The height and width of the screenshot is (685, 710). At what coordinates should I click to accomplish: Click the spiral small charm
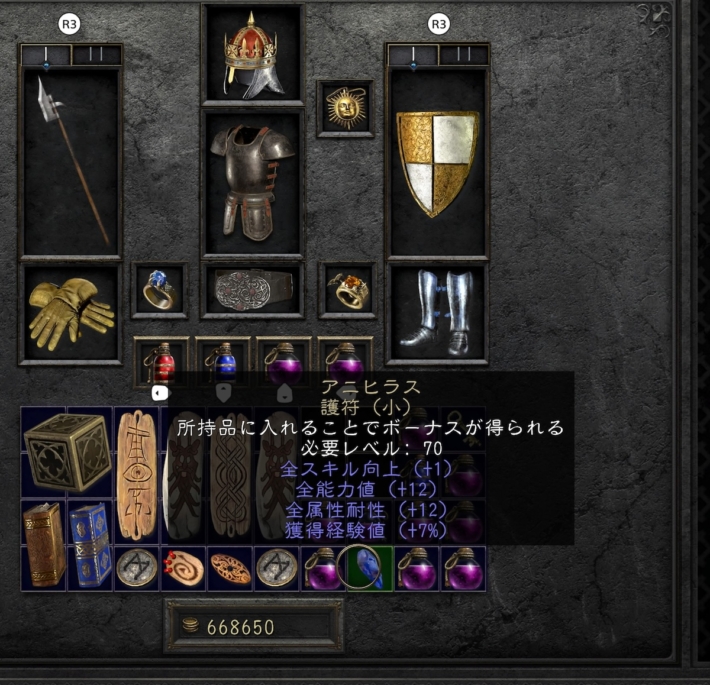[x=183, y=567]
